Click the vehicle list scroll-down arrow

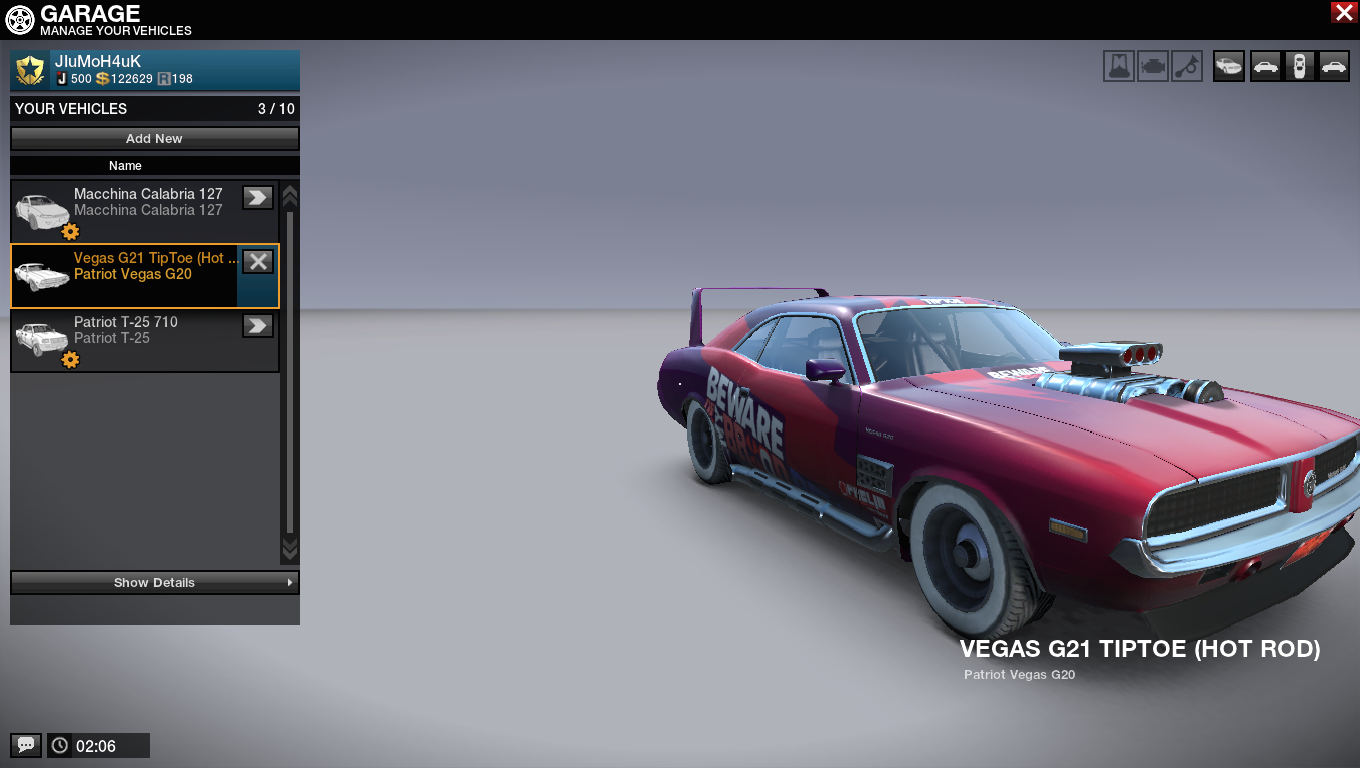click(x=290, y=549)
